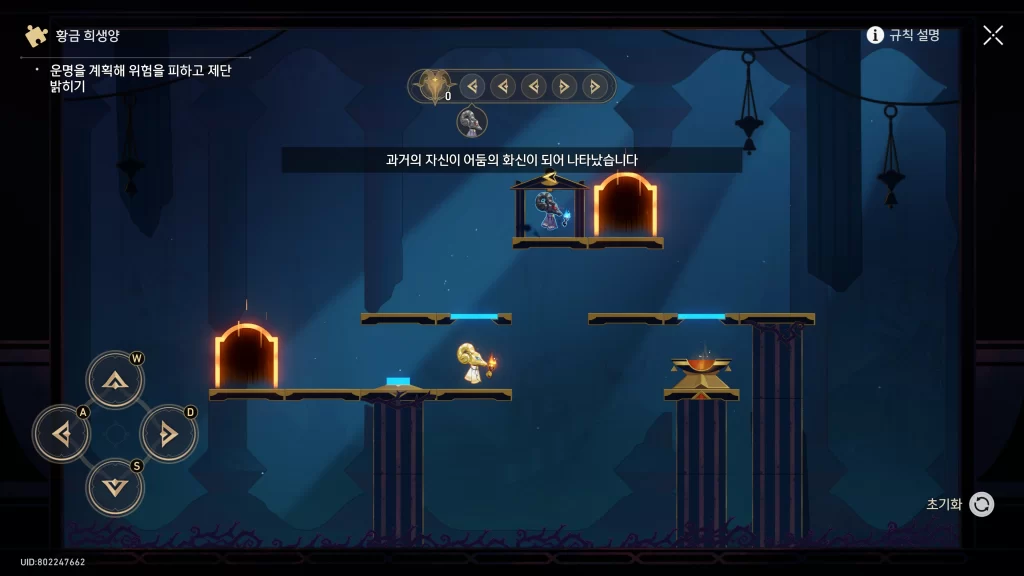Reset the puzzle with 초기화 button
Viewport: 1024px width, 576px height.
coord(981,504)
